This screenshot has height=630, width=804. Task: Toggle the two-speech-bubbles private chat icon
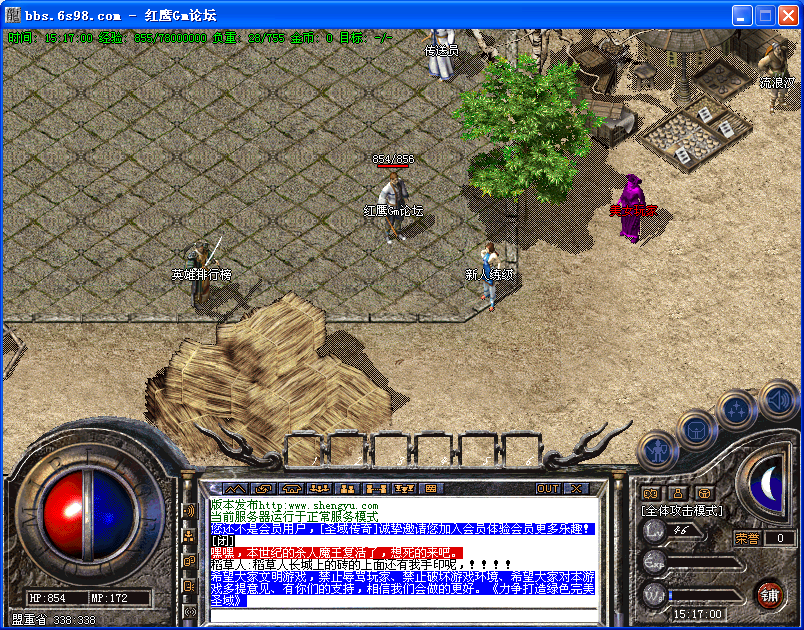189,560
